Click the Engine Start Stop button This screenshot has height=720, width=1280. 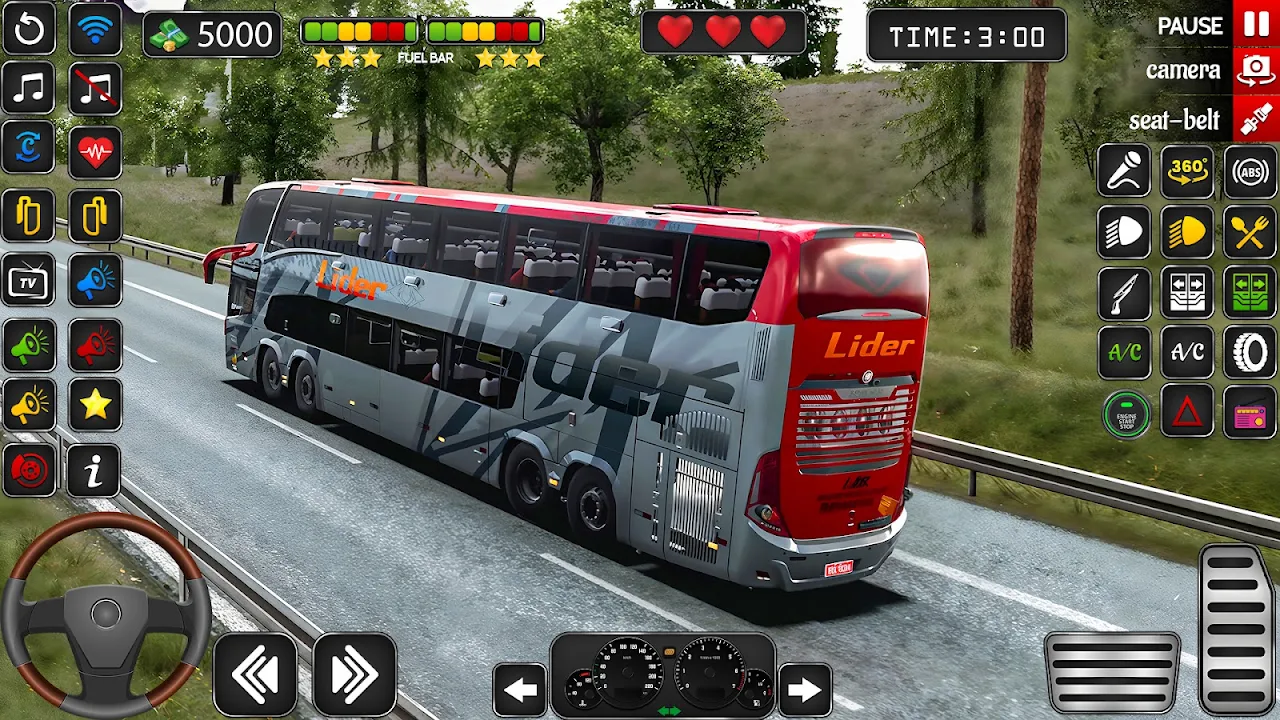(1125, 412)
